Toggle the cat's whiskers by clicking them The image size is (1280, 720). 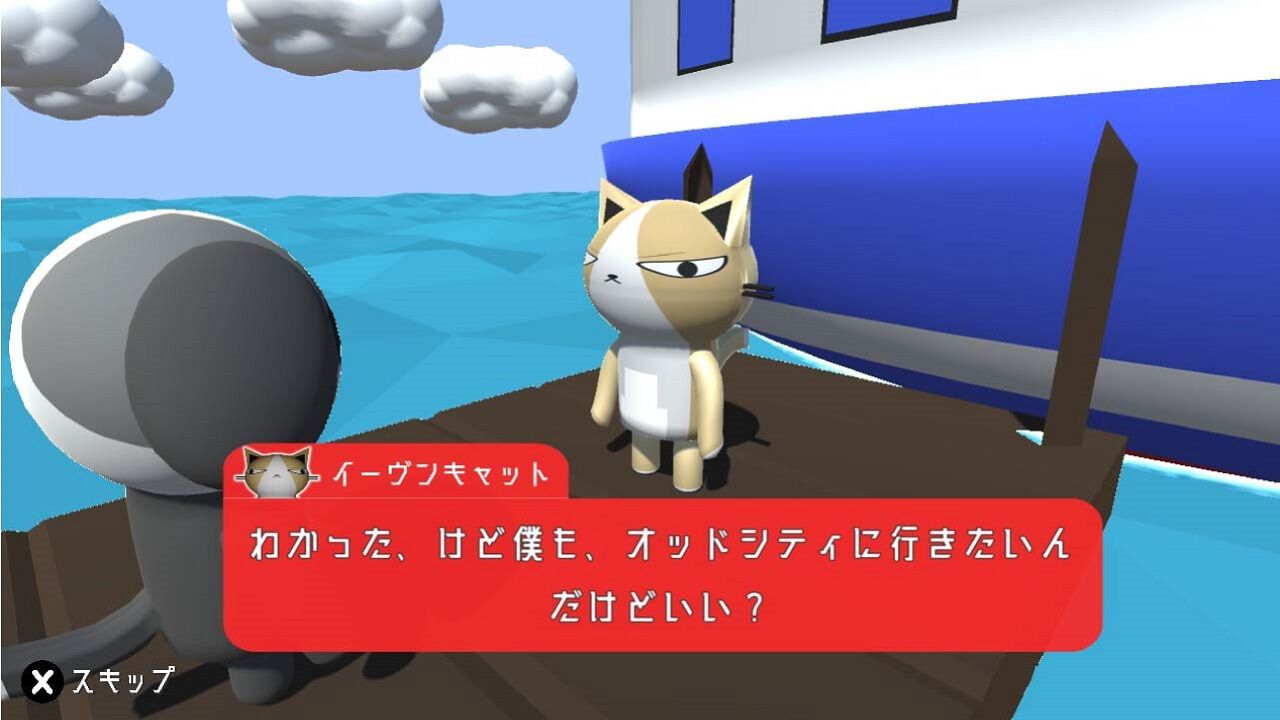[x=757, y=290]
